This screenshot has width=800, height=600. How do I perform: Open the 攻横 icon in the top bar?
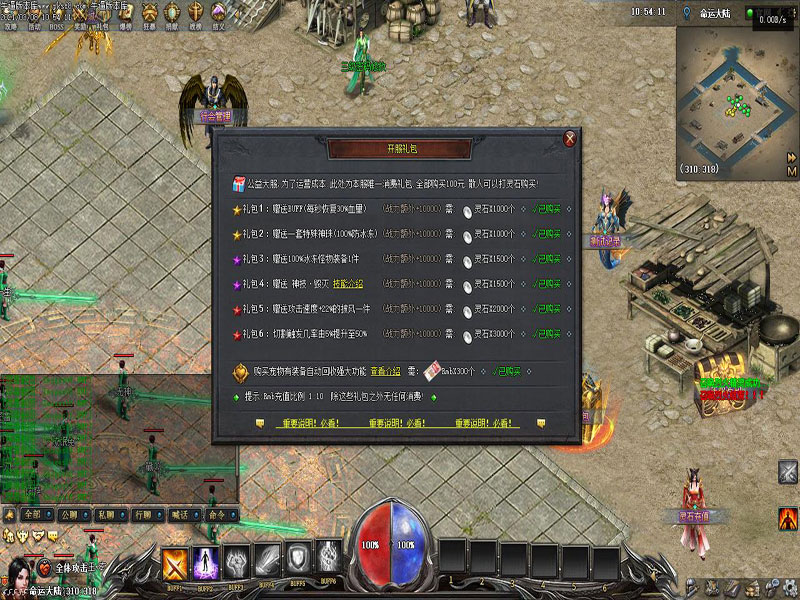(195, 13)
